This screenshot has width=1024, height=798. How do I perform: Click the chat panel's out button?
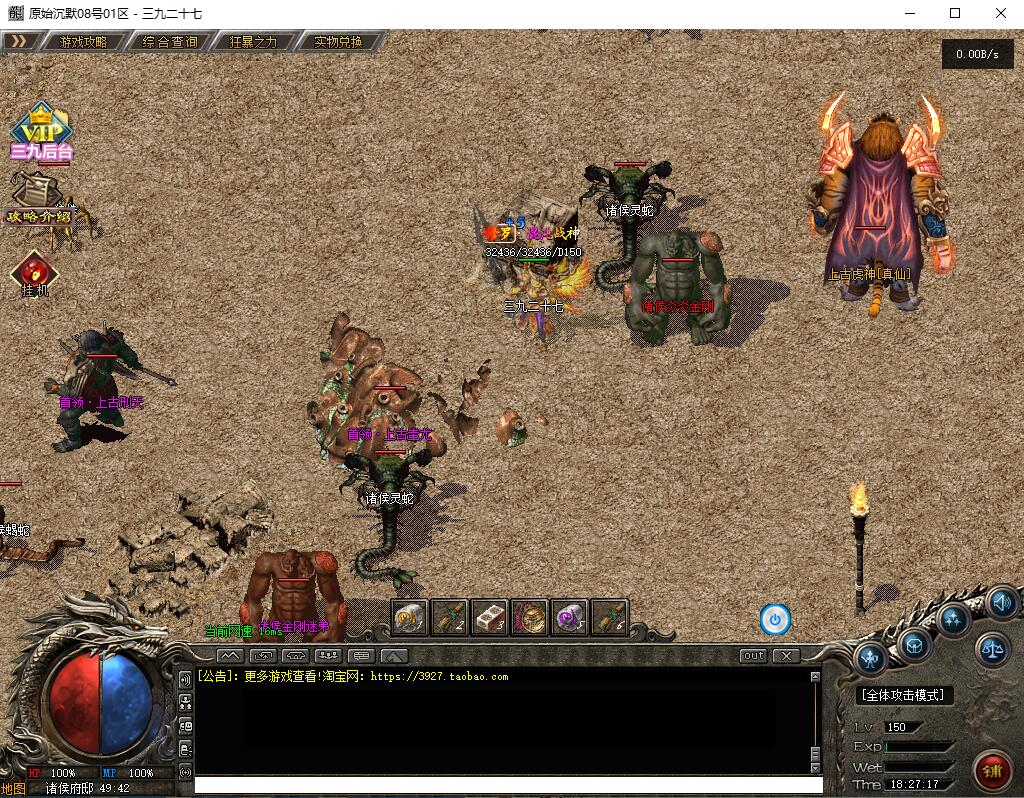click(x=753, y=656)
